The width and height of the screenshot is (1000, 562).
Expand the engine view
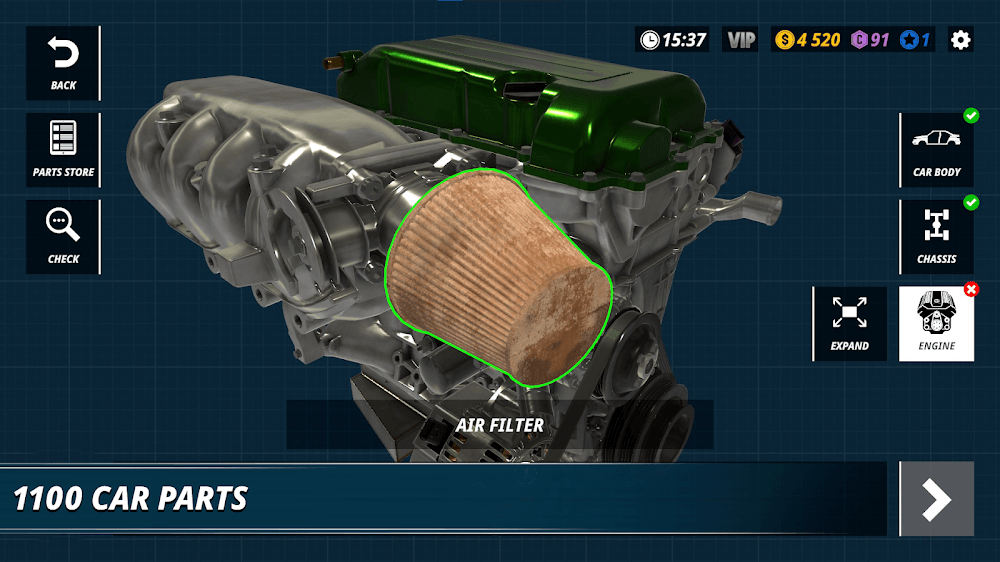point(849,324)
